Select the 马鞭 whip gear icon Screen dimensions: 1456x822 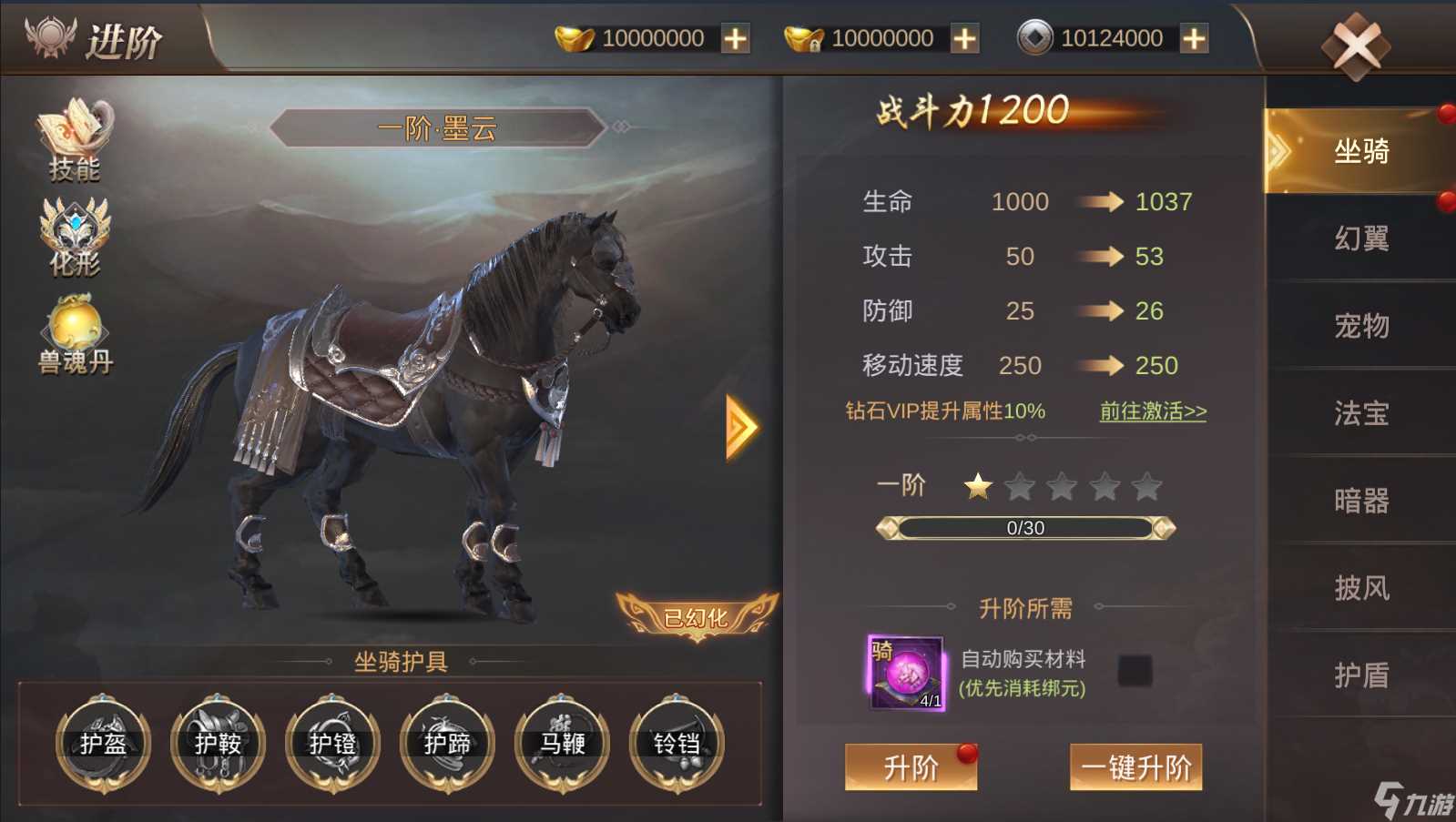[562, 745]
